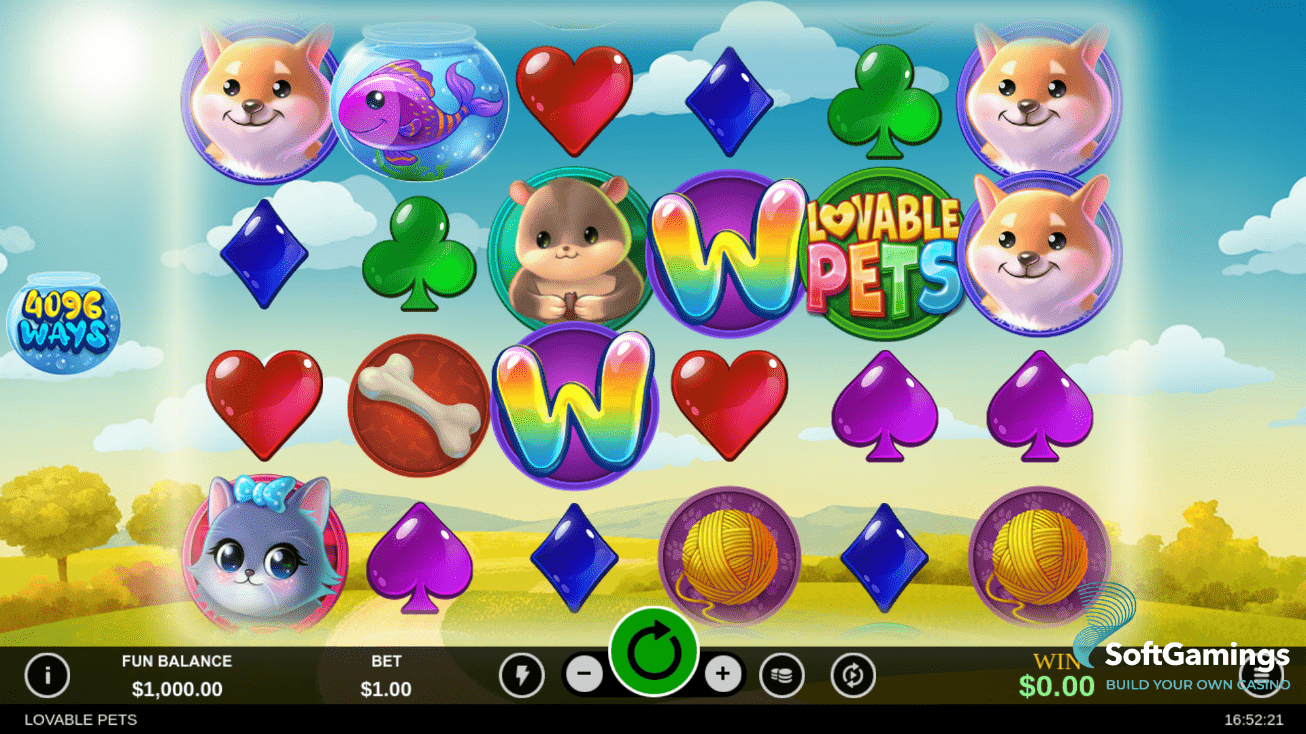The image size is (1306, 734).
Task: Spin the reels with the green button
Action: pos(654,652)
